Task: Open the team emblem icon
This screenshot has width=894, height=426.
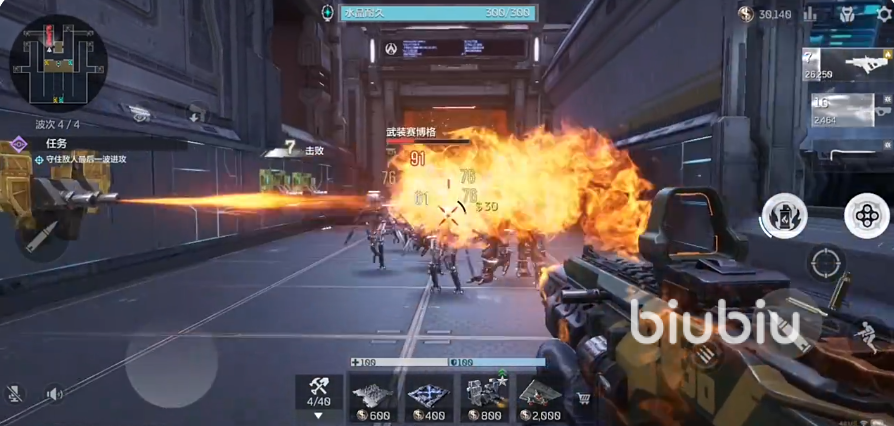Action: pyautogui.click(x=847, y=14)
